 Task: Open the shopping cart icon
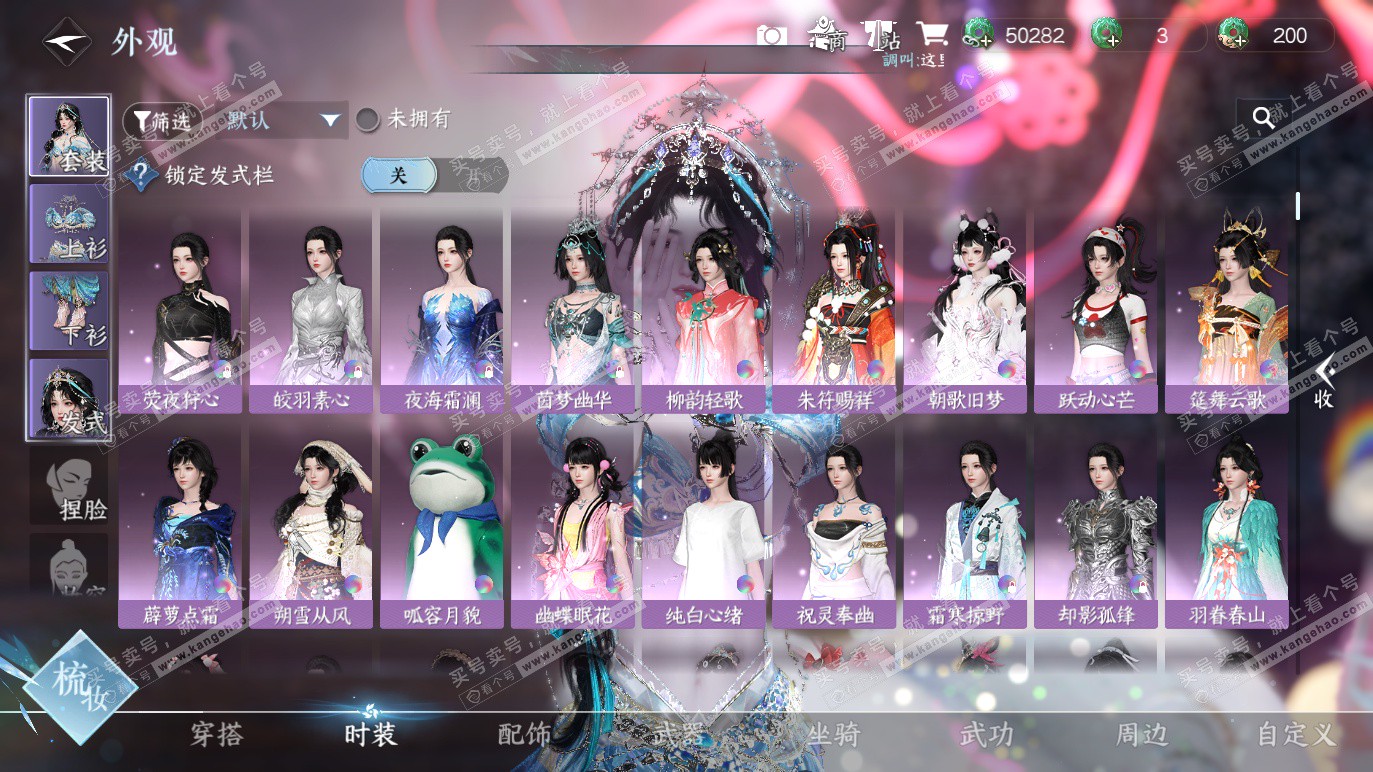click(932, 36)
